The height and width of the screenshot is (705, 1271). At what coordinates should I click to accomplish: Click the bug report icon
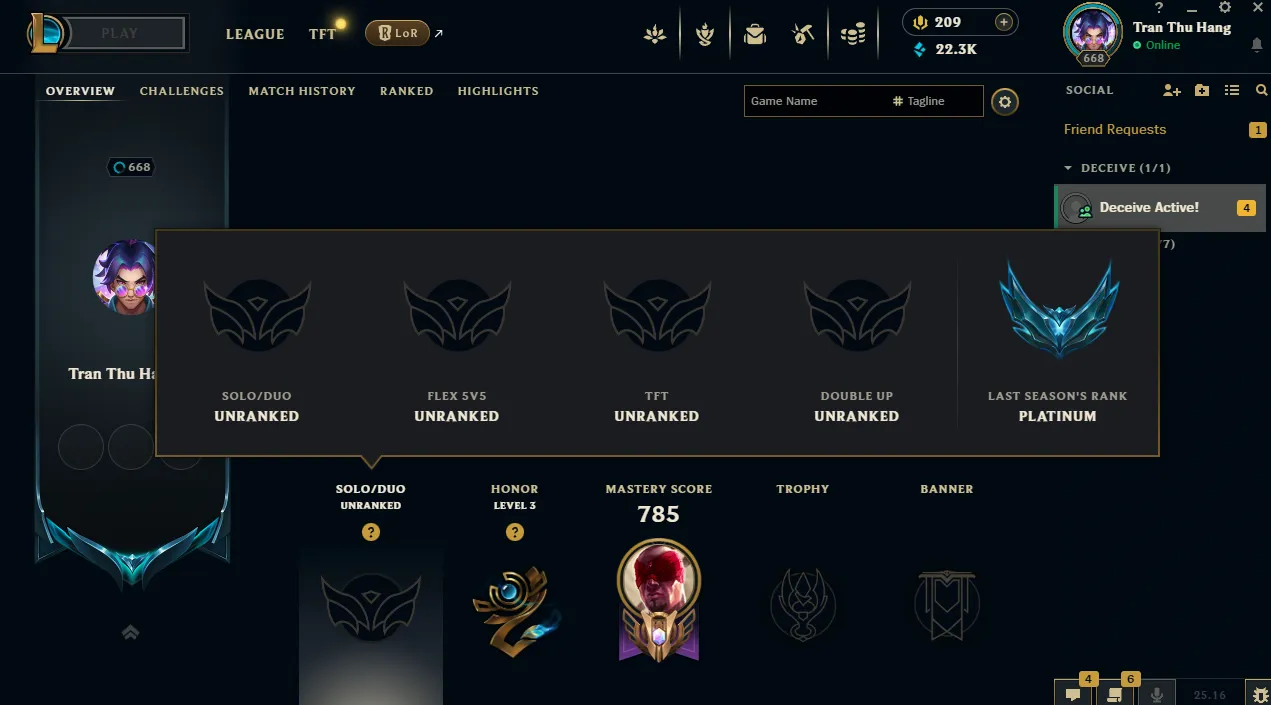click(x=1258, y=694)
